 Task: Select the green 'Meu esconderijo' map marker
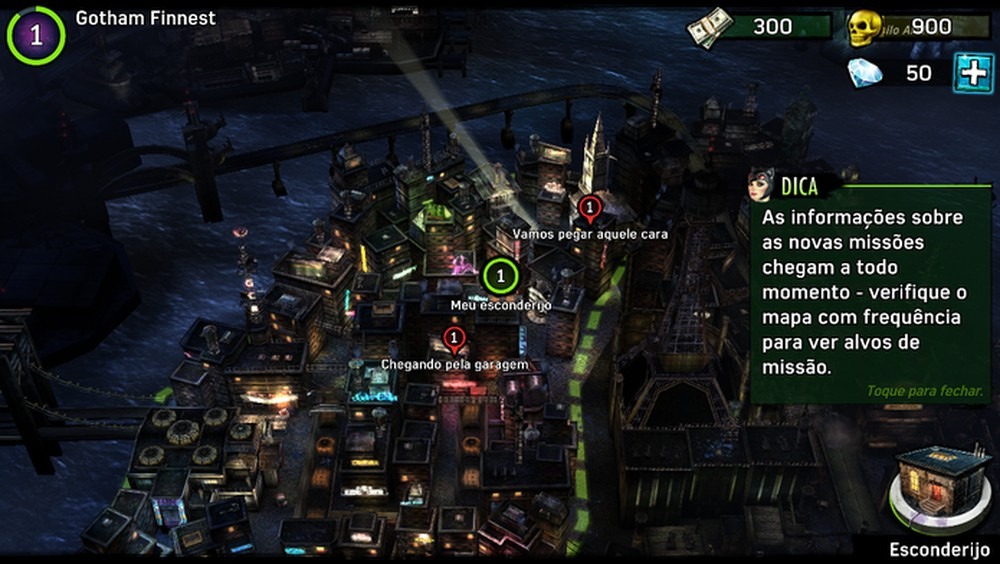tap(500, 273)
